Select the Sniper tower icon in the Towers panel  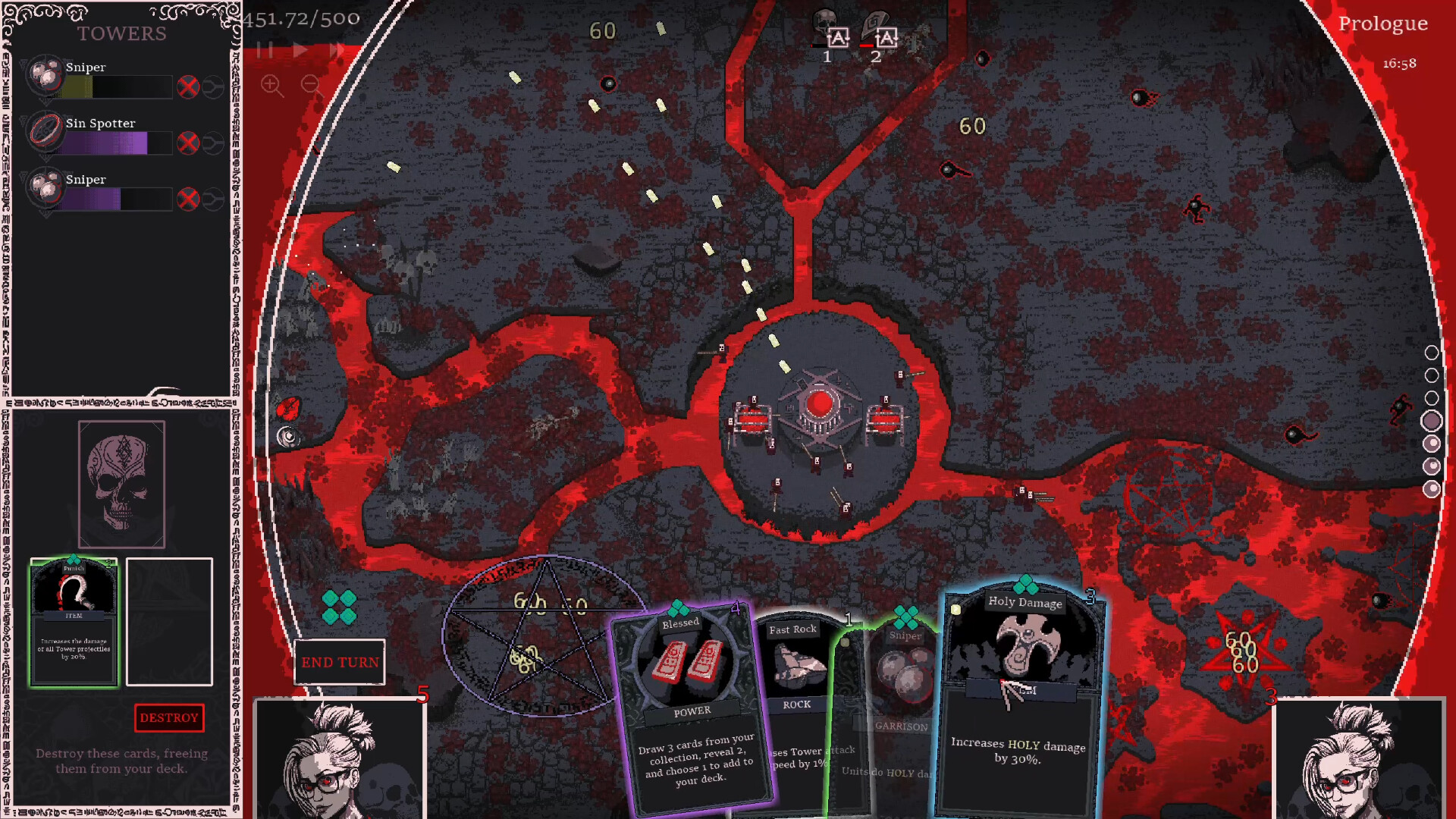pyautogui.click(x=47, y=76)
